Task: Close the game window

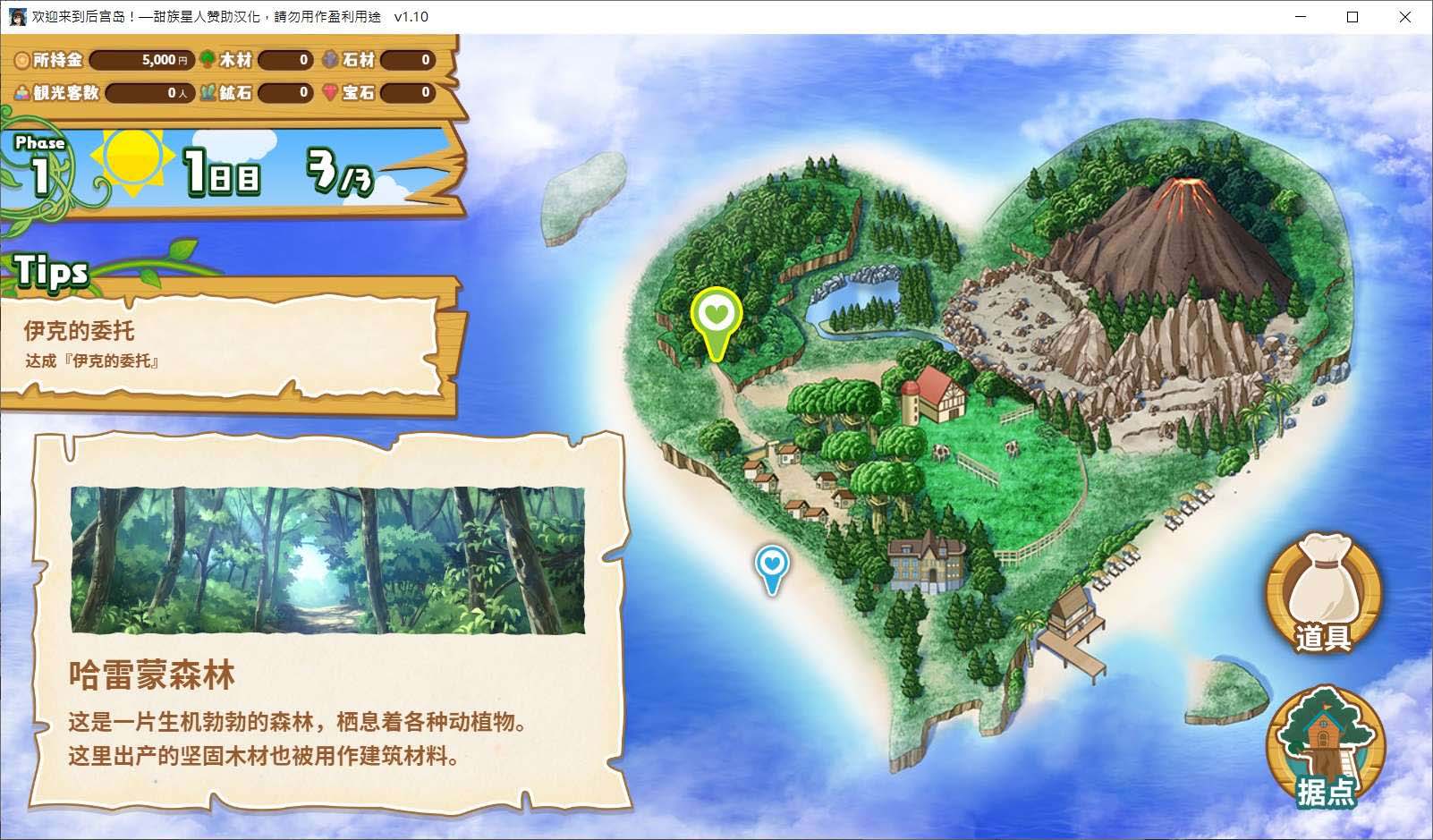Action: point(1404,17)
